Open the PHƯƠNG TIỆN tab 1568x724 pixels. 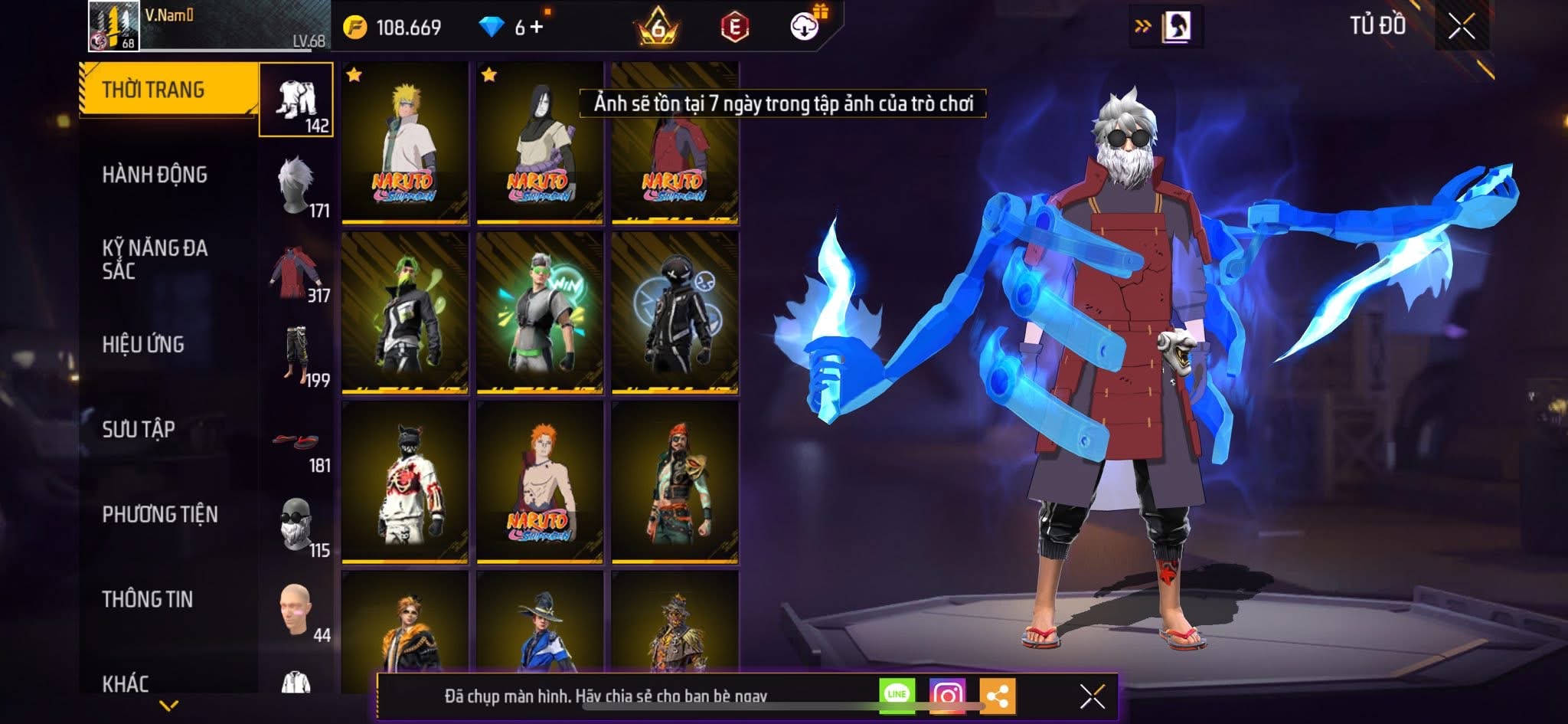[160, 514]
